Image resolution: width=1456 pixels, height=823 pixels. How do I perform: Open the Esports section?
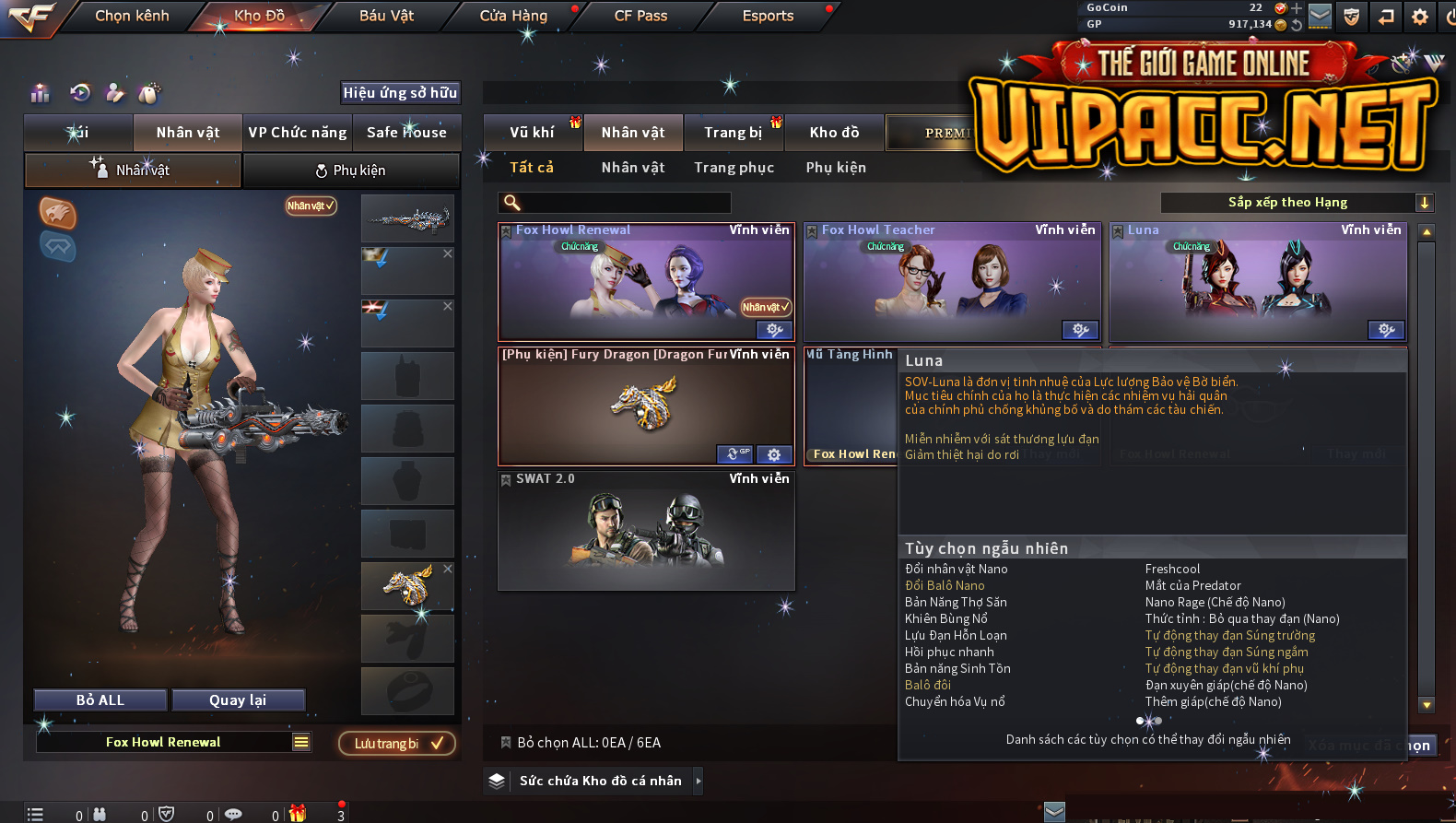click(768, 16)
